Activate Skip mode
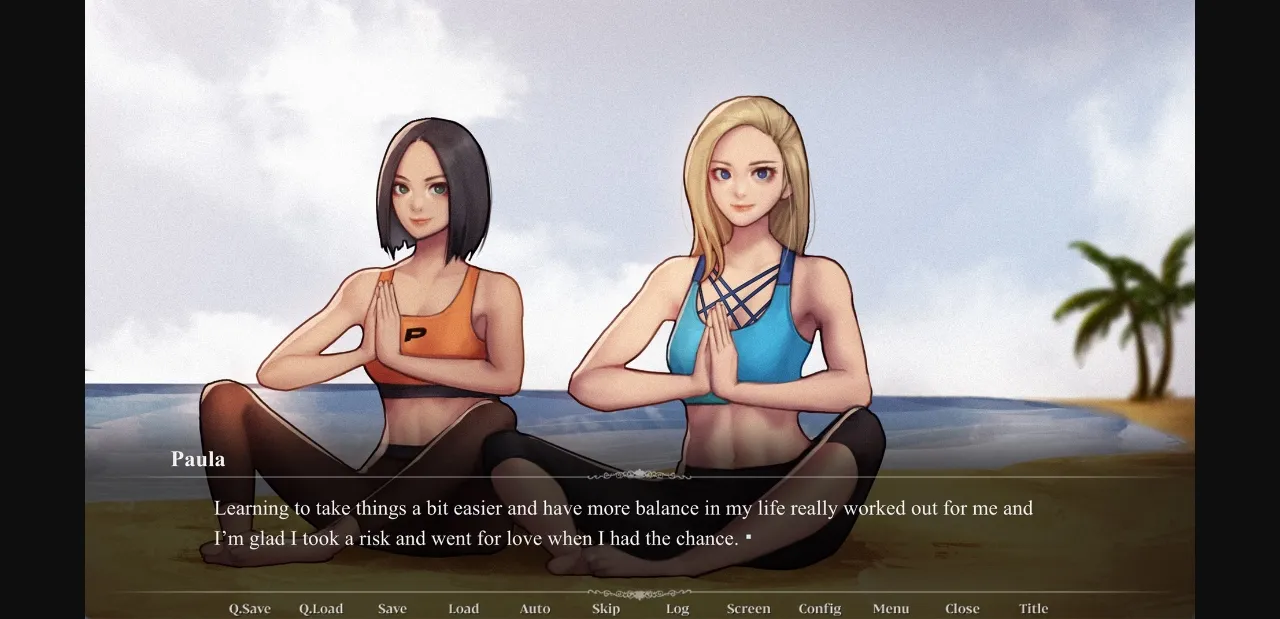The height and width of the screenshot is (619, 1280). 606,608
